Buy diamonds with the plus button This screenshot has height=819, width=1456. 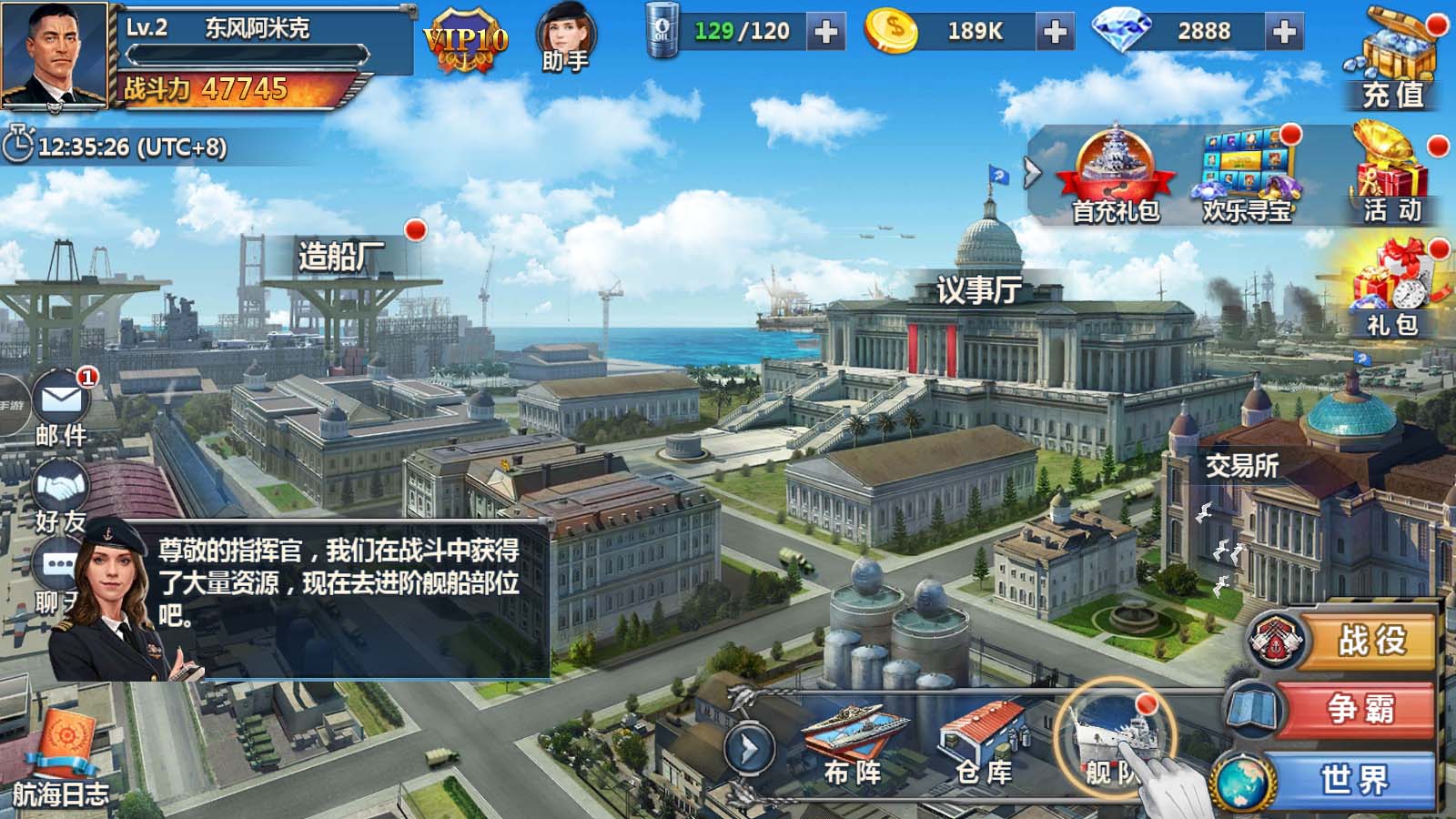point(1284,32)
